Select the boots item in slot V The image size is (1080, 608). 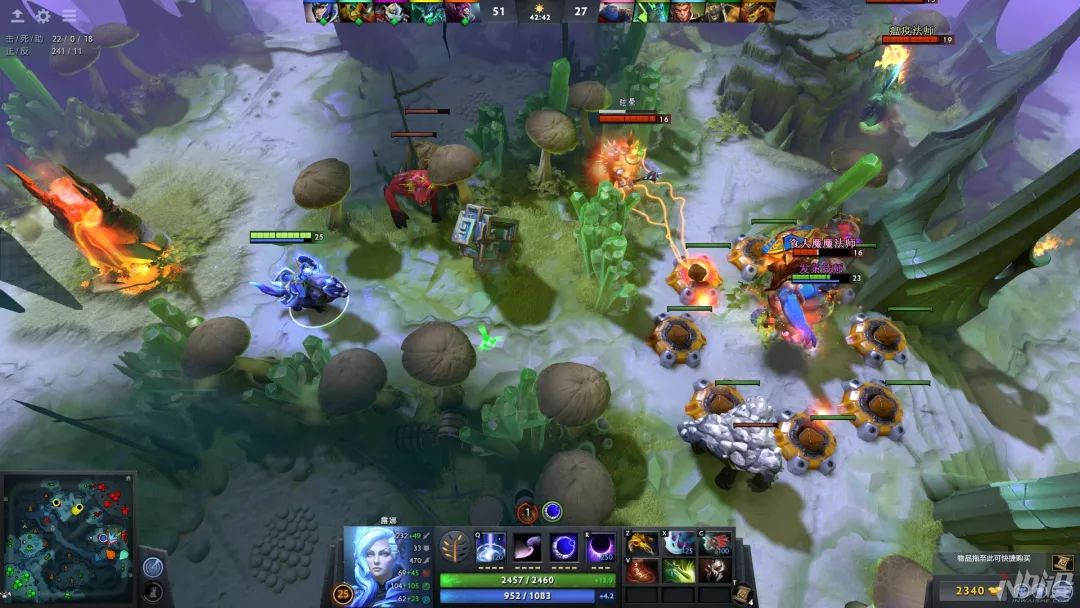(x=640, y=571)
